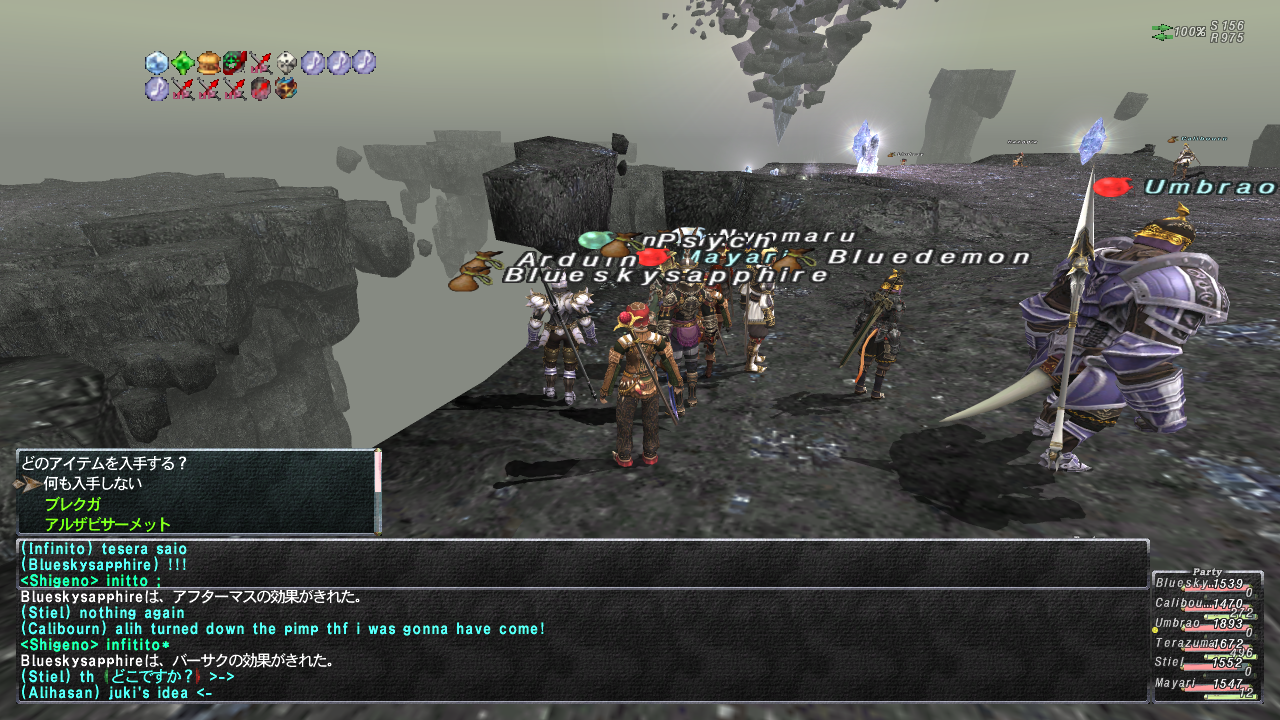This screenshot has width=1280, height=720.
Task: Select the flaming orange-blue status icon
Action: [287, 89]
